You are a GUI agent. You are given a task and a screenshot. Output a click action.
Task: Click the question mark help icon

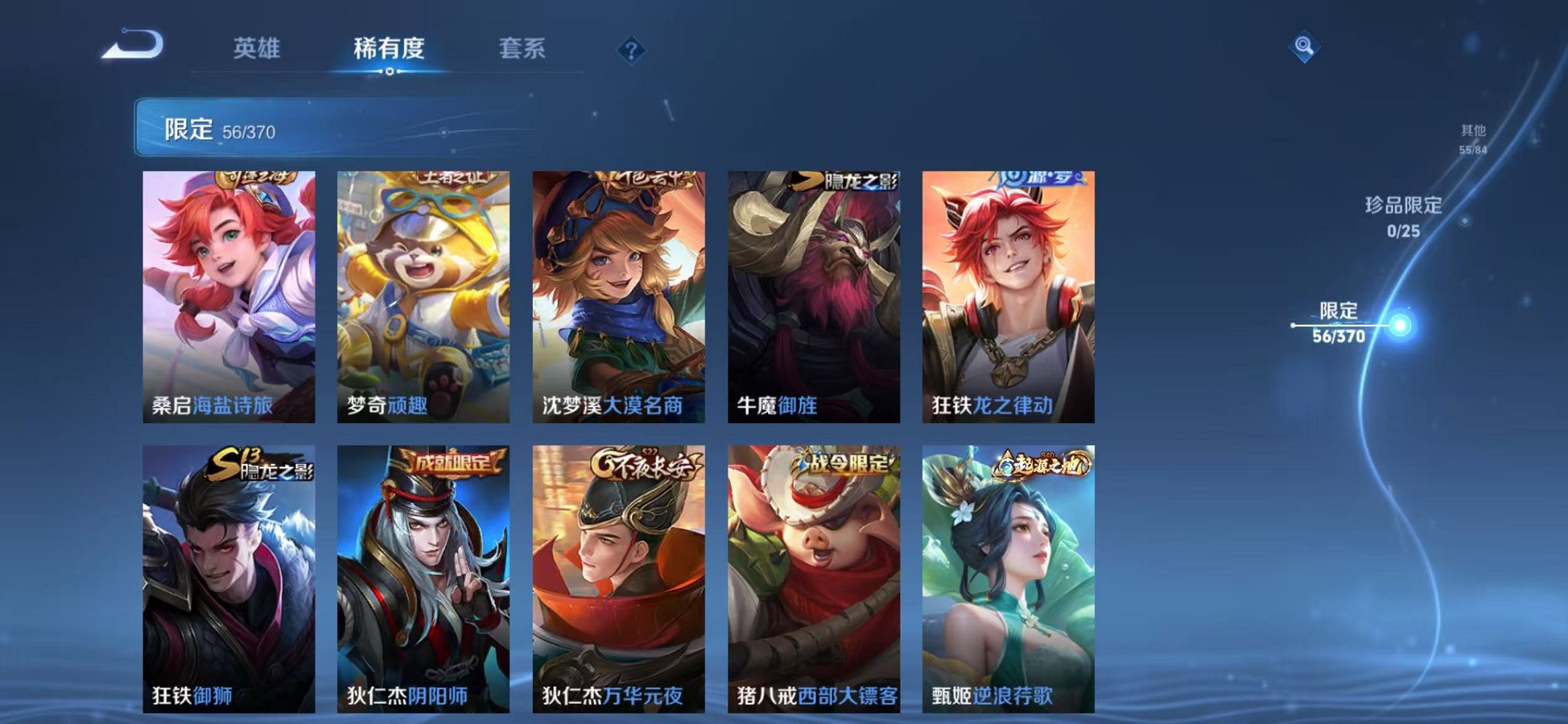coord(631,49)
